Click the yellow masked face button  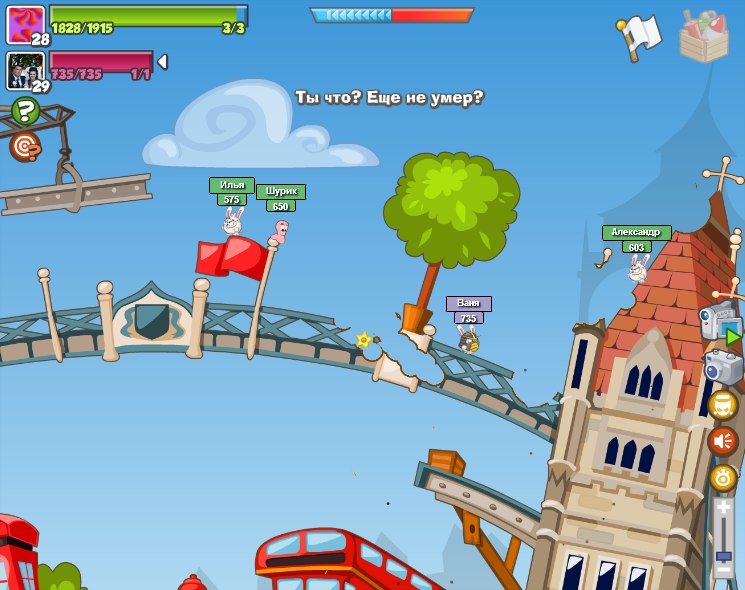point(723,405)
